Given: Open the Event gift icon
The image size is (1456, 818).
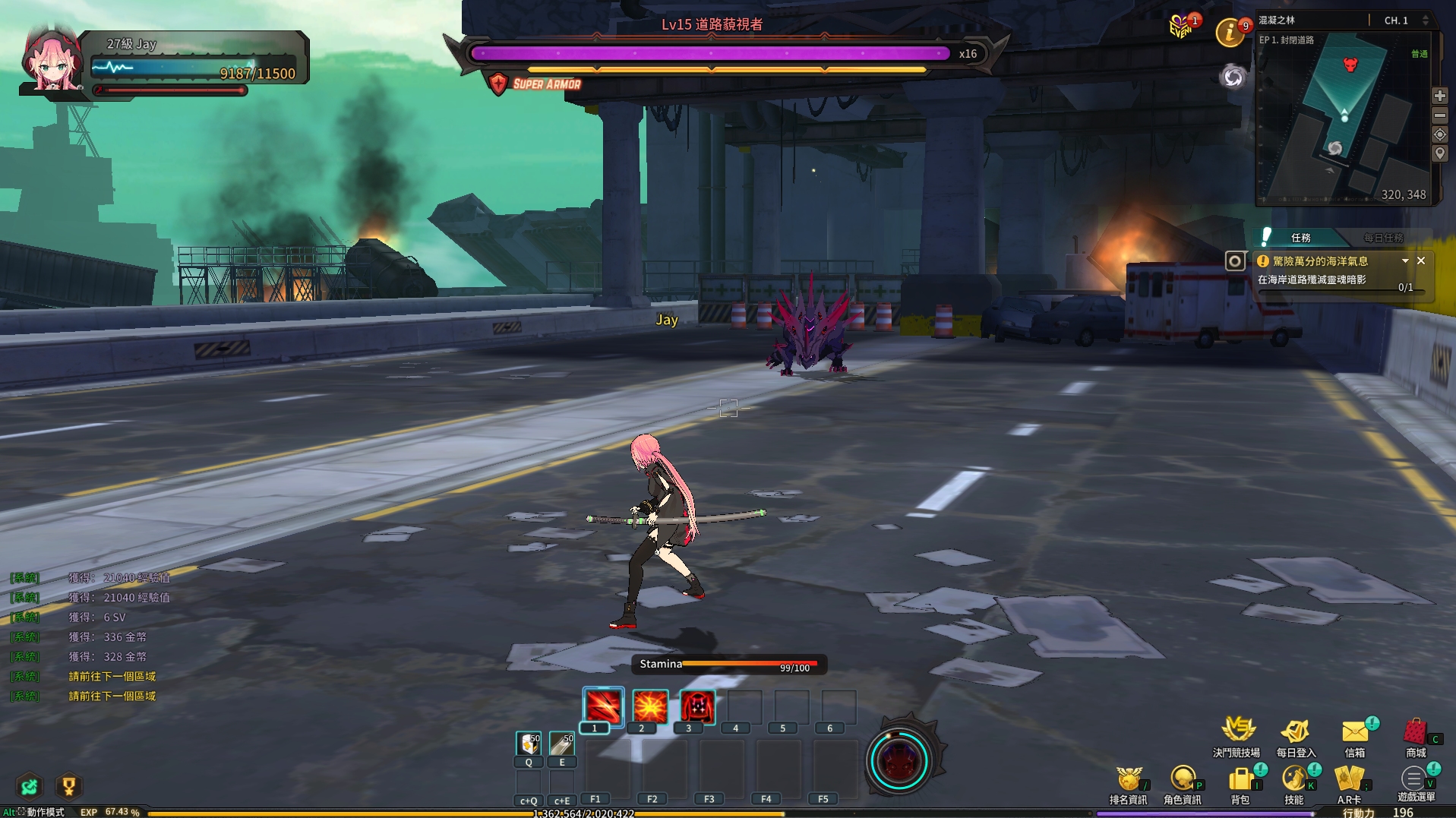Looking at the screenshot, I should click(1181, 28).
